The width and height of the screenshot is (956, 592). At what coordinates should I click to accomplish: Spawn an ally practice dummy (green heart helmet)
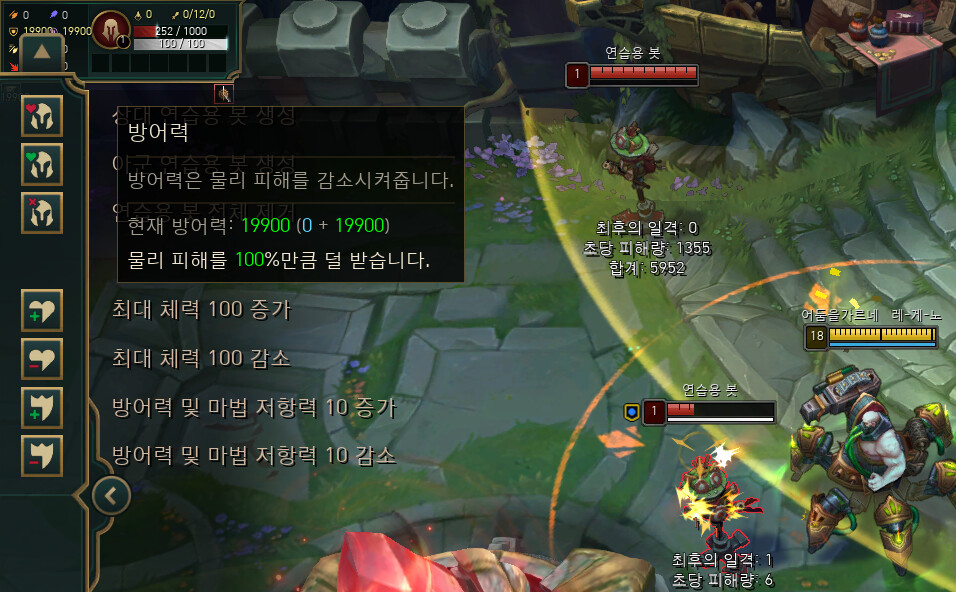(42, 164)
